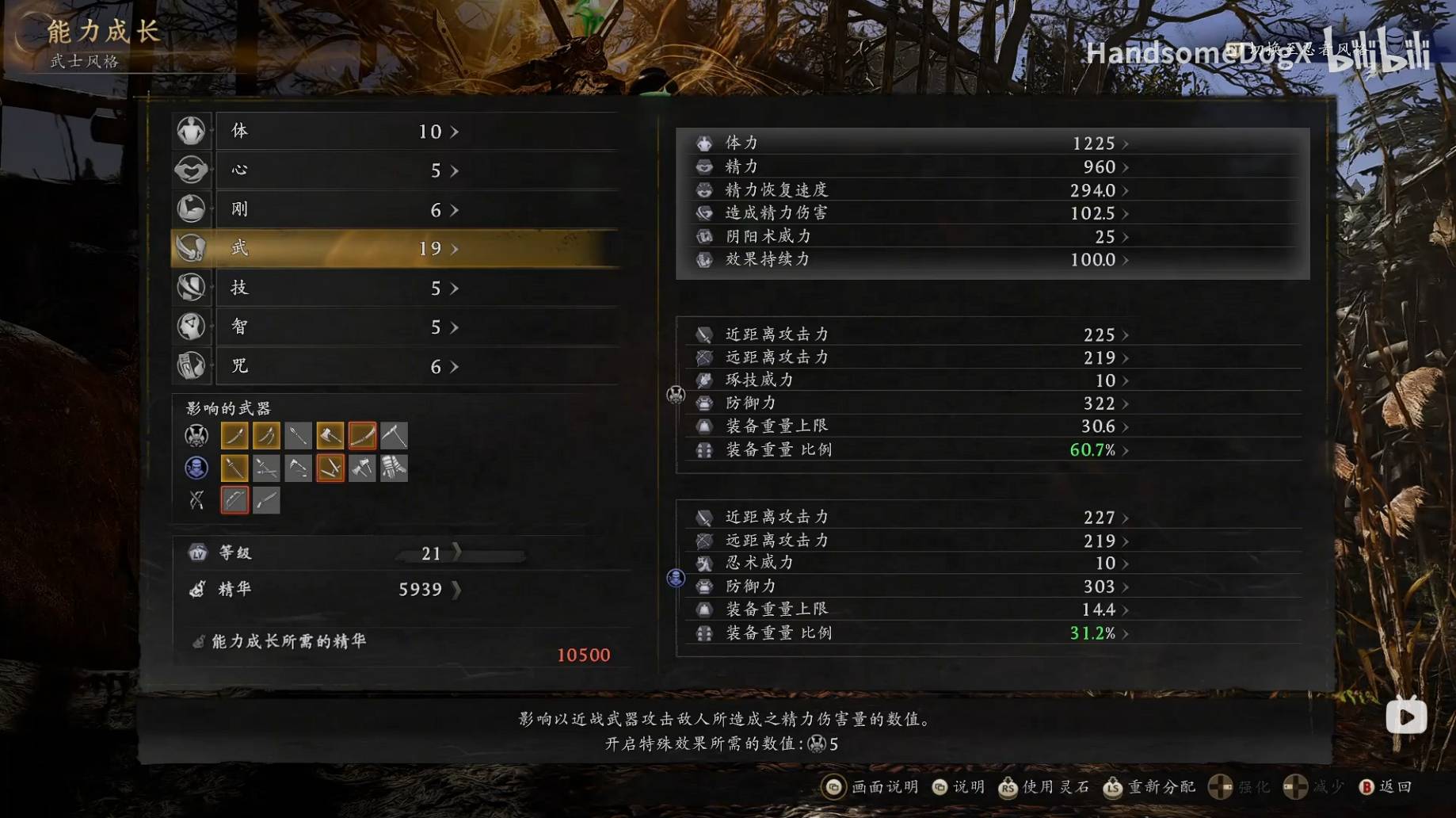Screen dimensions: 1456x818
Task: Click the bilibili video play icon
Action: (x=1406, y=717)
